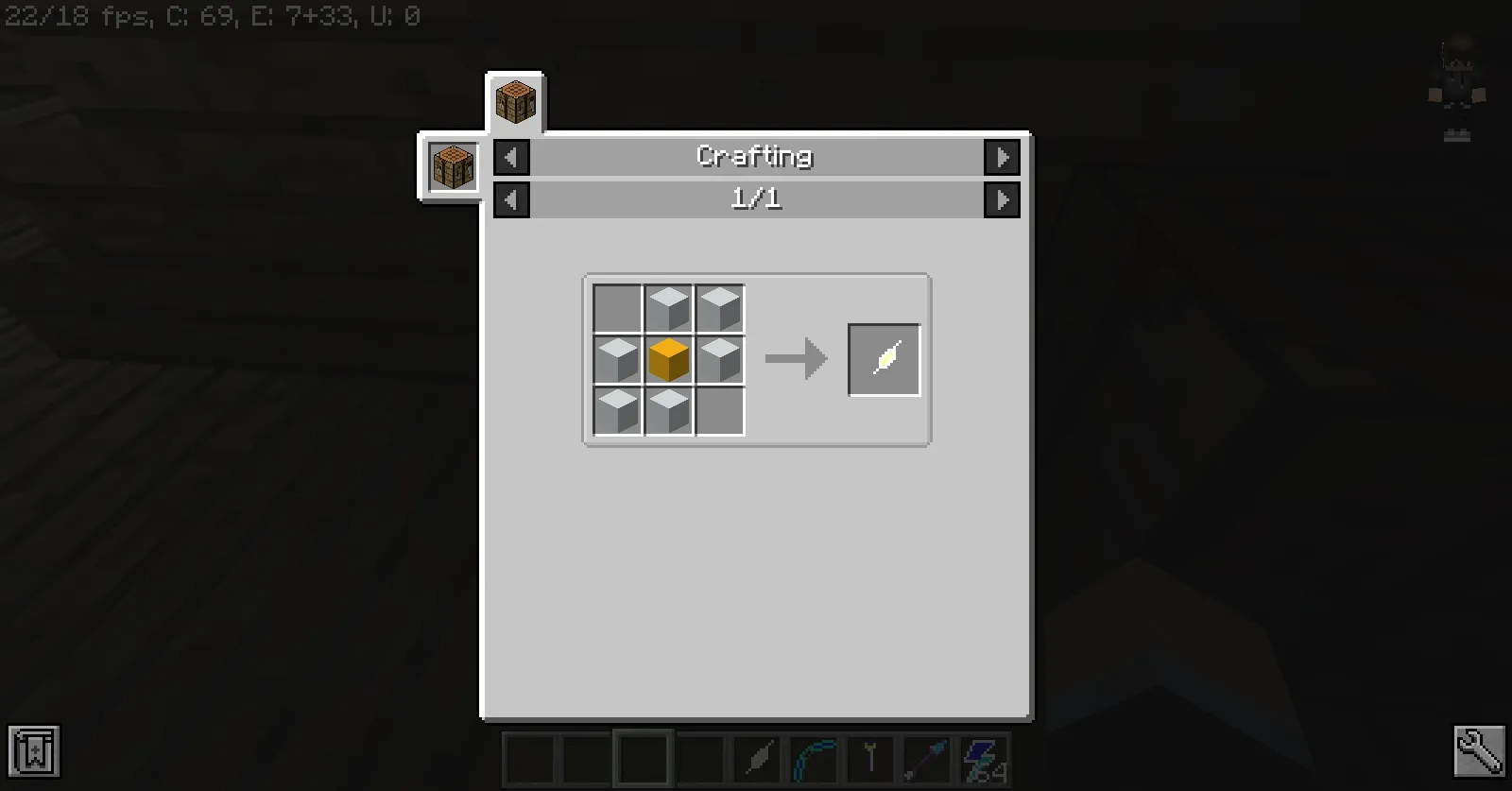Screen dimensions: 1512x791
Task: Click the previous-page arrow beside 1/1
Action: 510,199
